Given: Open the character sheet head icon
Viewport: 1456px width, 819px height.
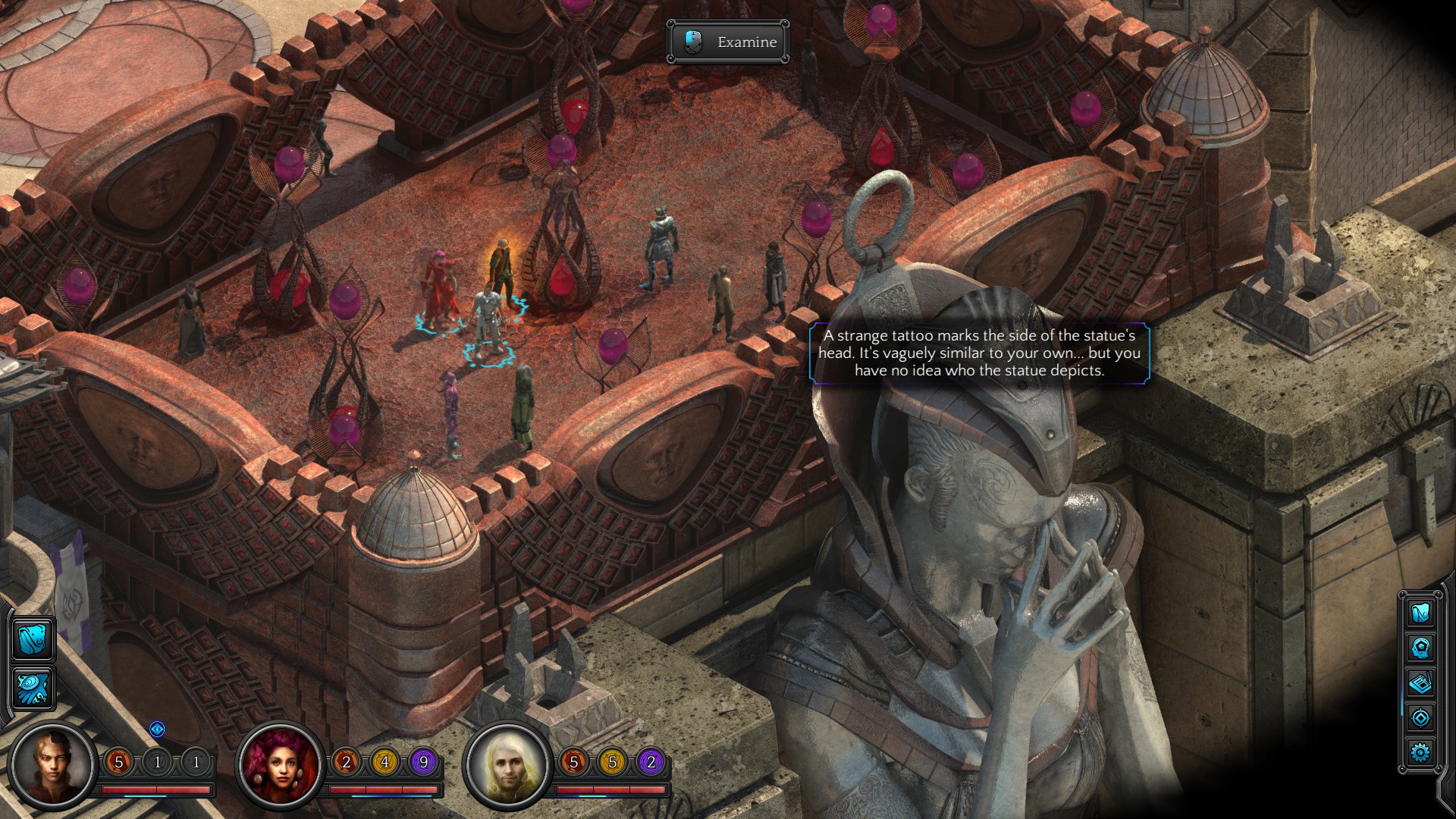Looking at the screenshot, I should click(x=1420, y=648).
